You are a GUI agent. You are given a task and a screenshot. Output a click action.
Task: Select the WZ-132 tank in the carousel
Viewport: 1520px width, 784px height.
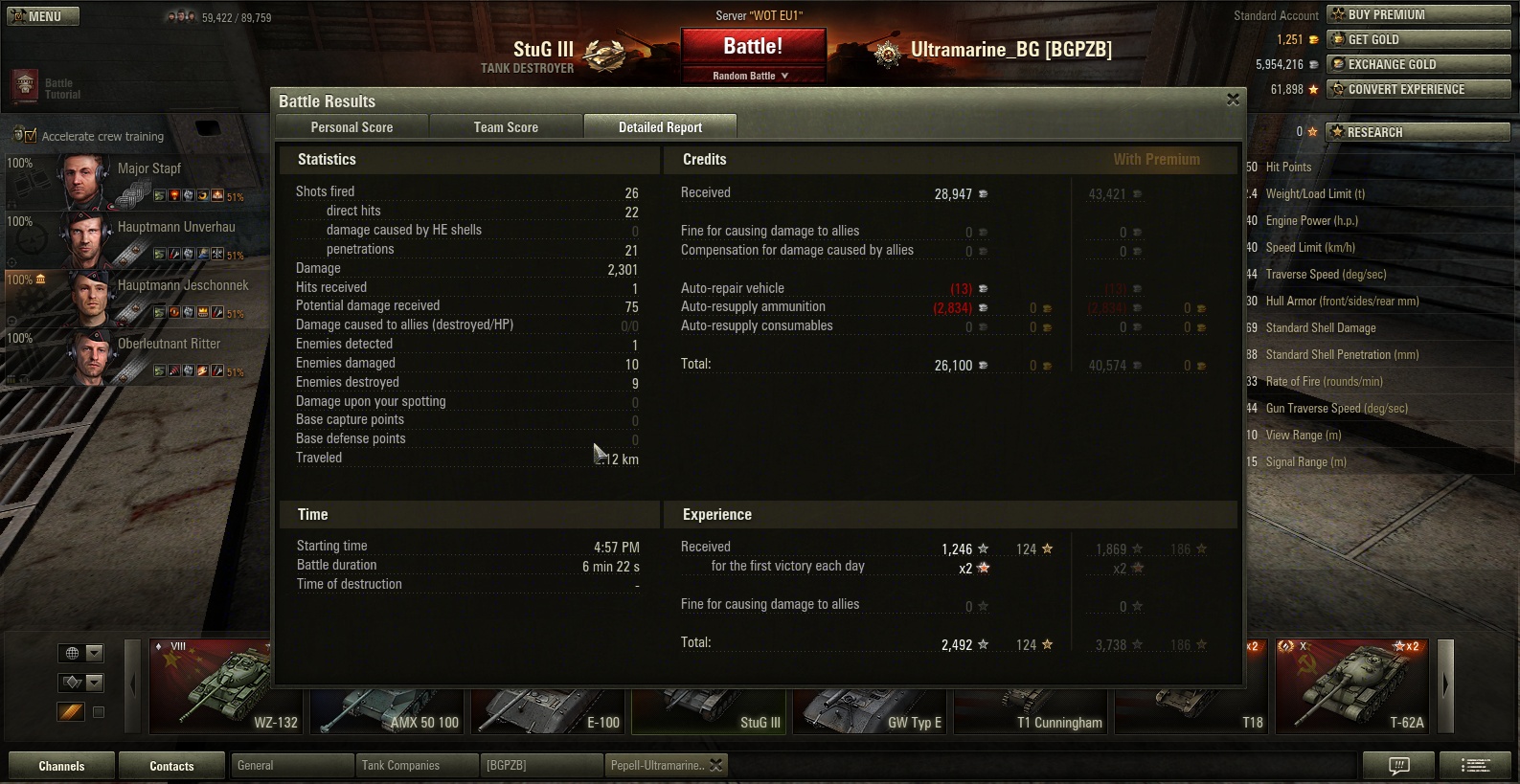pos(226,686)
